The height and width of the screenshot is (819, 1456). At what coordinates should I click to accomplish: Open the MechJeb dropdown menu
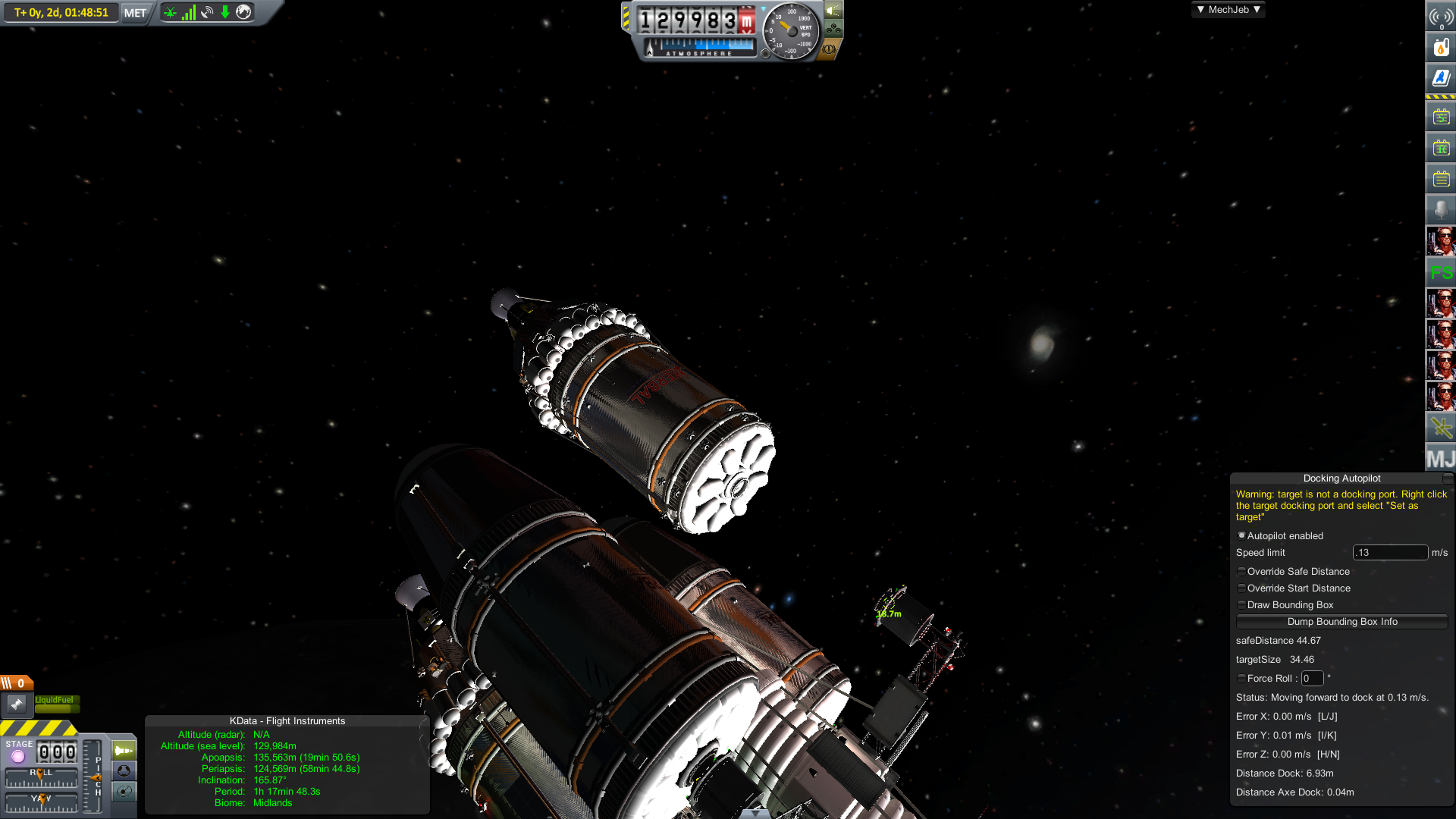point(1228,10)
